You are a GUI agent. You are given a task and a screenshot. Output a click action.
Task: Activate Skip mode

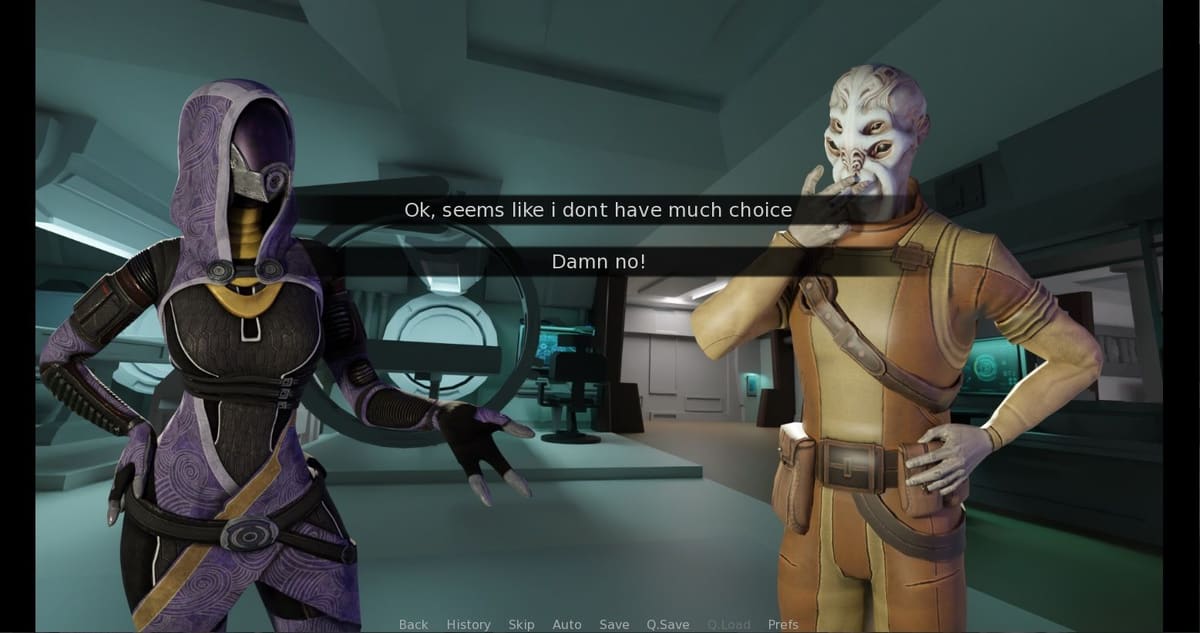coord(521,625)
